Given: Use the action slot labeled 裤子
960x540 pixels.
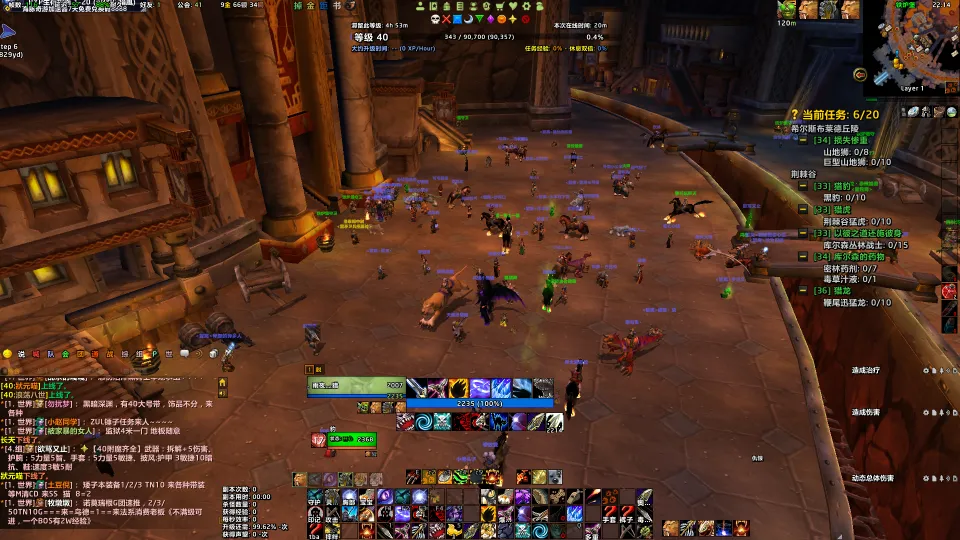Looking at the screenshot, I should (x=627, y=514).
